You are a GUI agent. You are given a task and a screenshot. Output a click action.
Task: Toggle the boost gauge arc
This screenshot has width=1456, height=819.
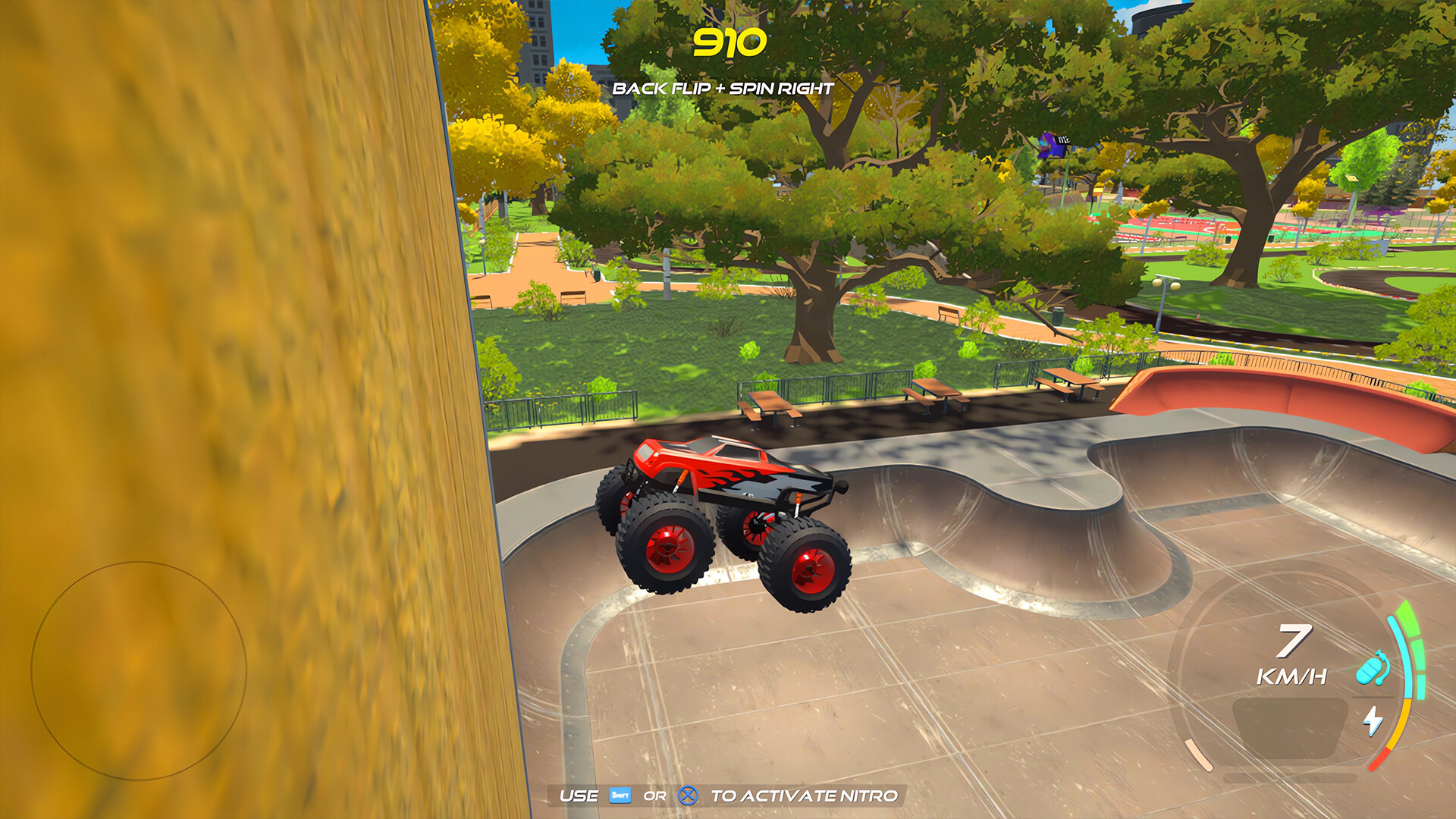pyautogui.click(x=1407, y=660)
